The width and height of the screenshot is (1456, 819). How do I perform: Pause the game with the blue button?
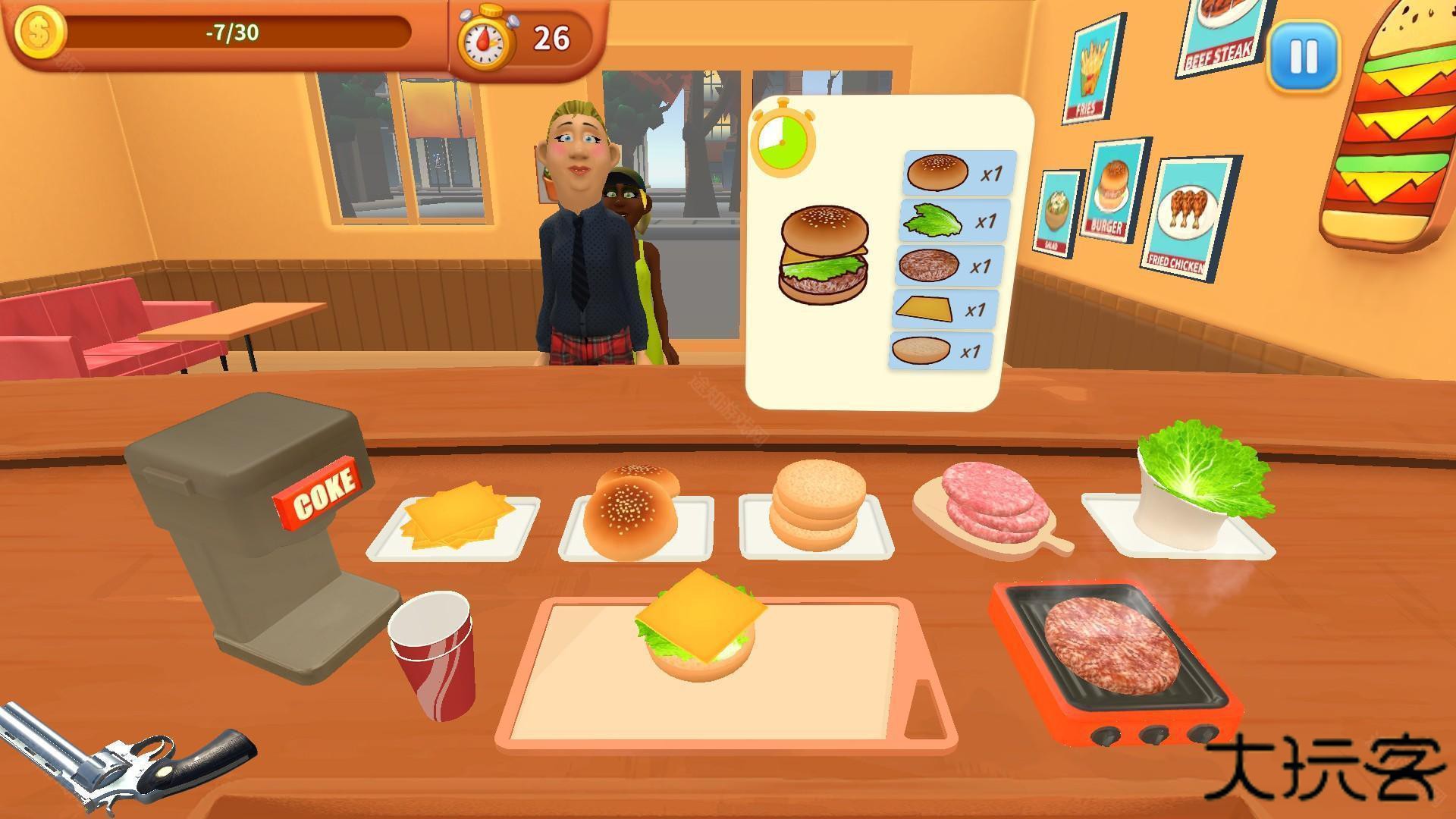[x=1303, y=56]
